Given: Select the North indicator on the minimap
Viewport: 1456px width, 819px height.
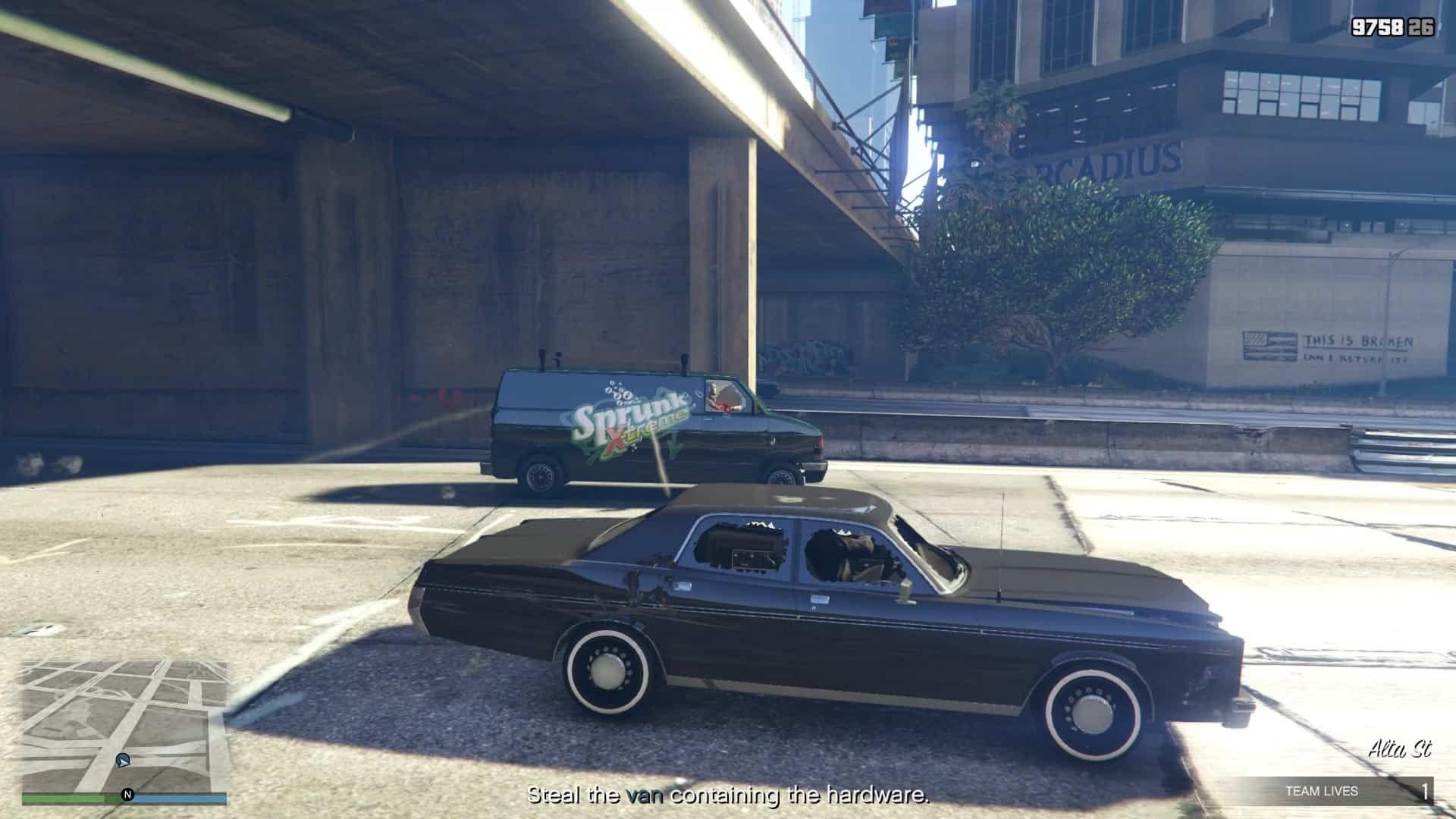Looking at the screenshot, I should [127, 792].
